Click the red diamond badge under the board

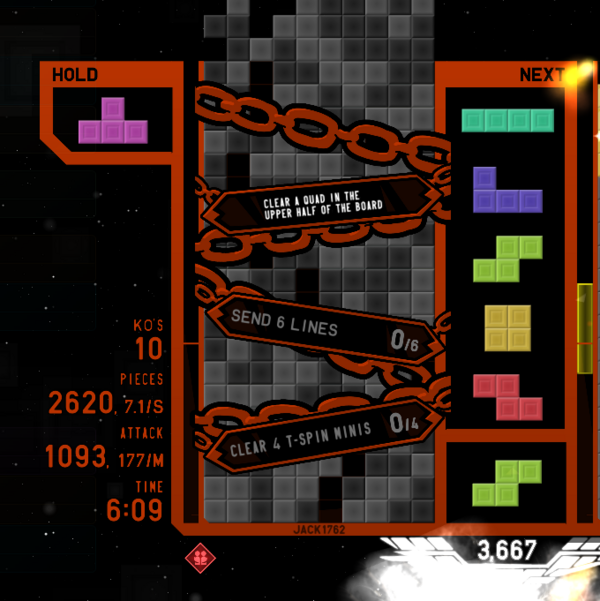pyautogui.click(x=198, y=557)
